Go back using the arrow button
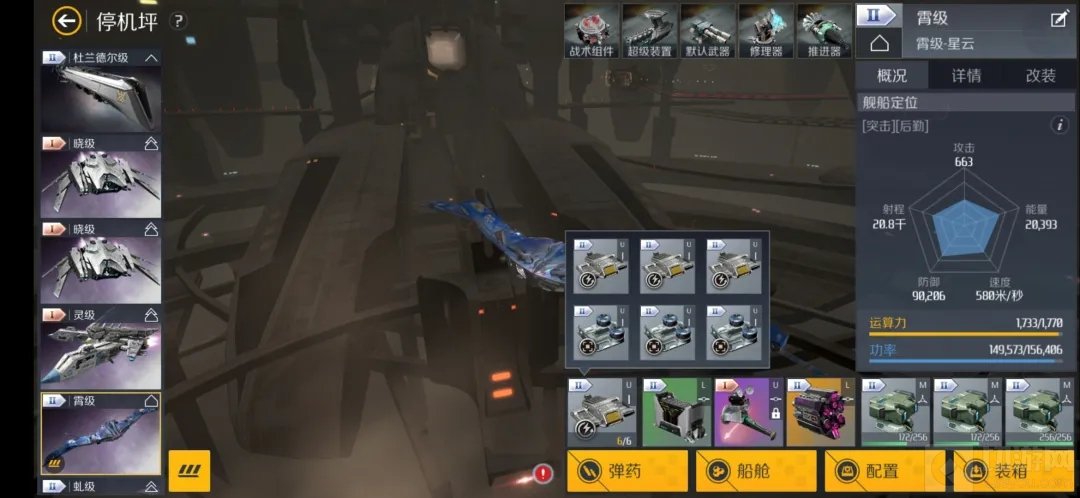Image resolution: width=1080 pixels, height=498 pixels. 67,20
